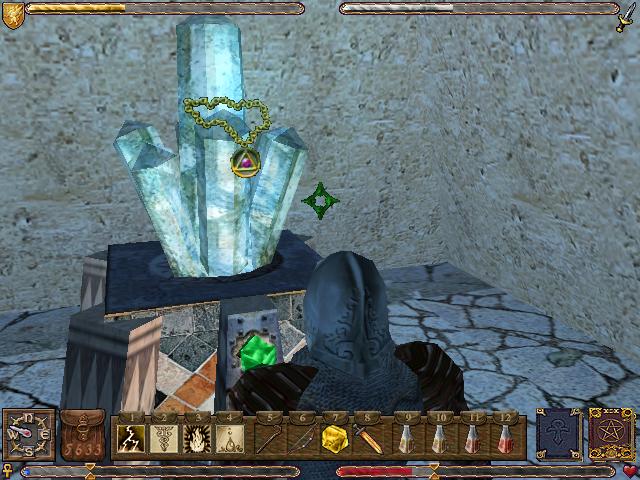Screen dimensions: 640x480
Task: Choose the rune symbol spell in slot 2
Action: pos(164,438)
